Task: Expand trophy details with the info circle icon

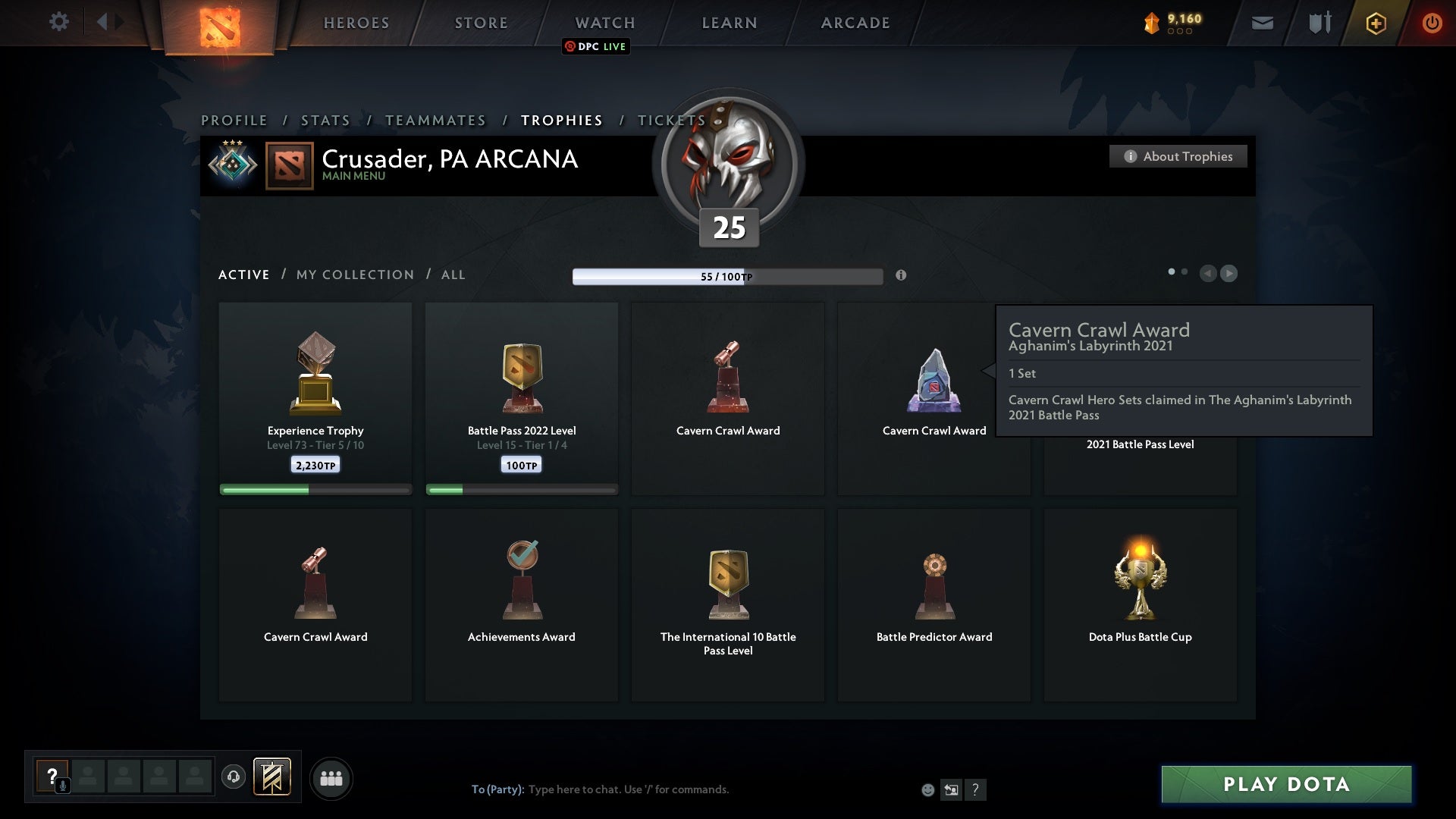Action: pos(902,276)
